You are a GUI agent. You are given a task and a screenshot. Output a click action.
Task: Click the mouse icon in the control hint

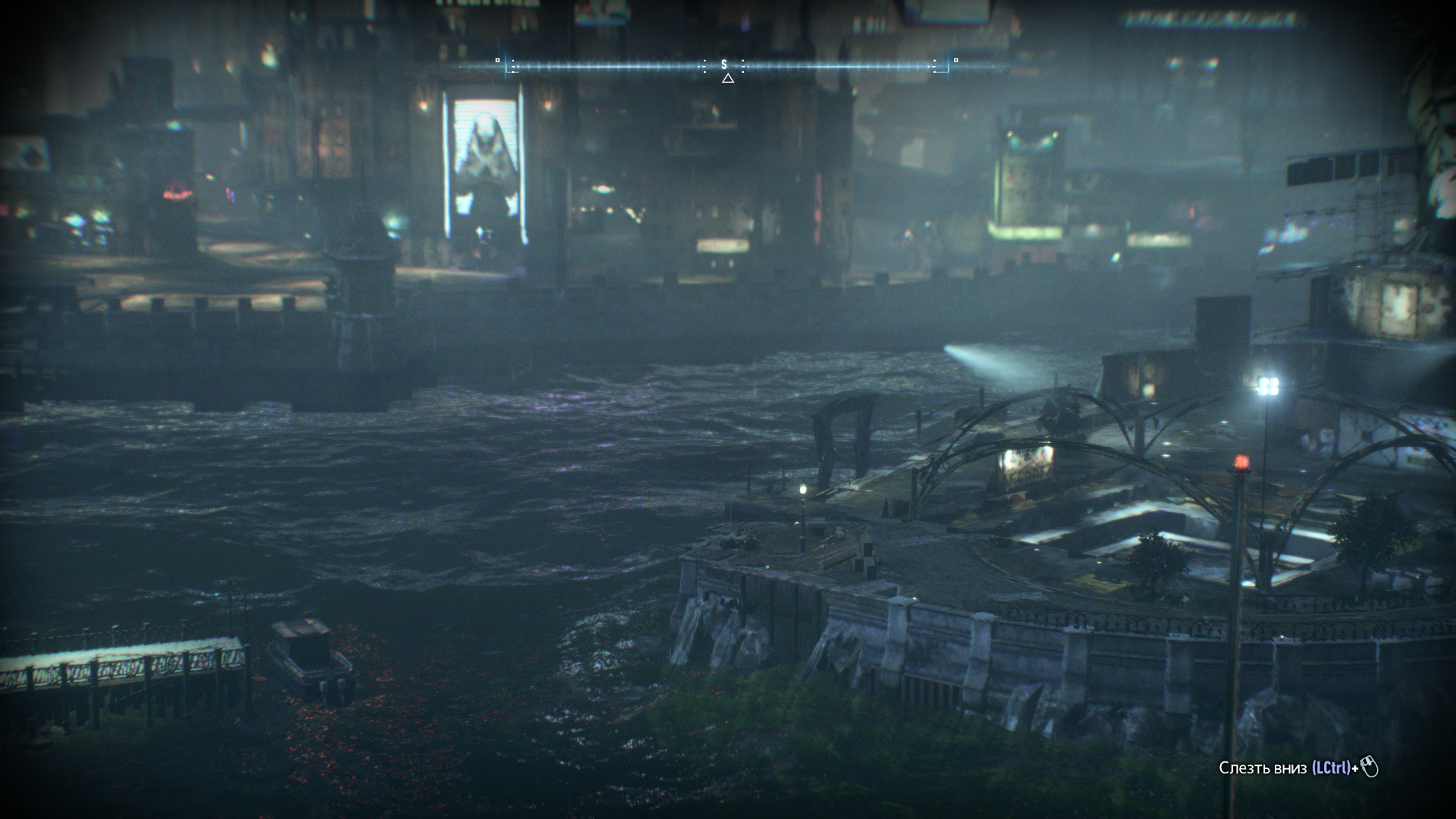point(1370,767)
